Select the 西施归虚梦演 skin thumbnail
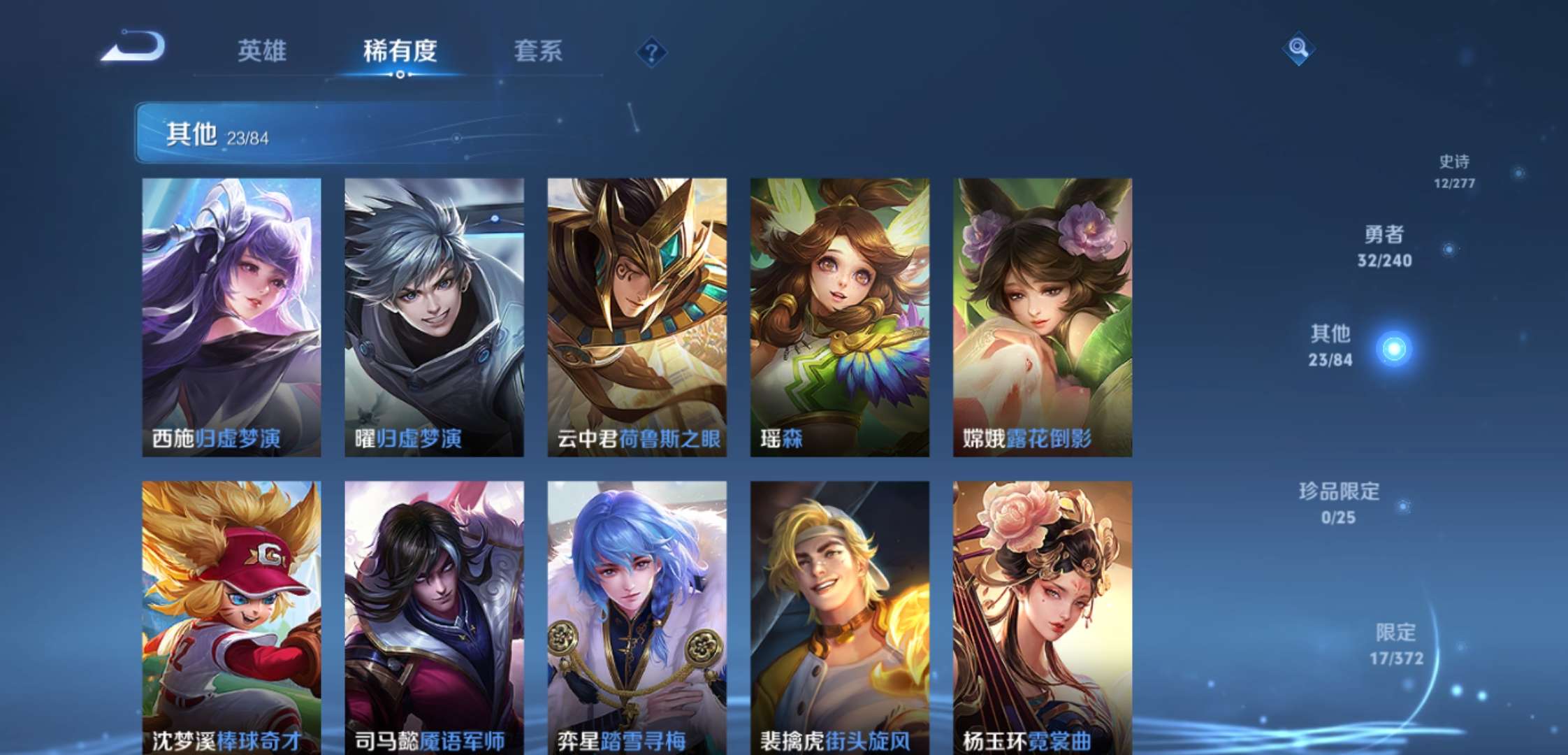 pyautogui.click(x=231, y=315)
